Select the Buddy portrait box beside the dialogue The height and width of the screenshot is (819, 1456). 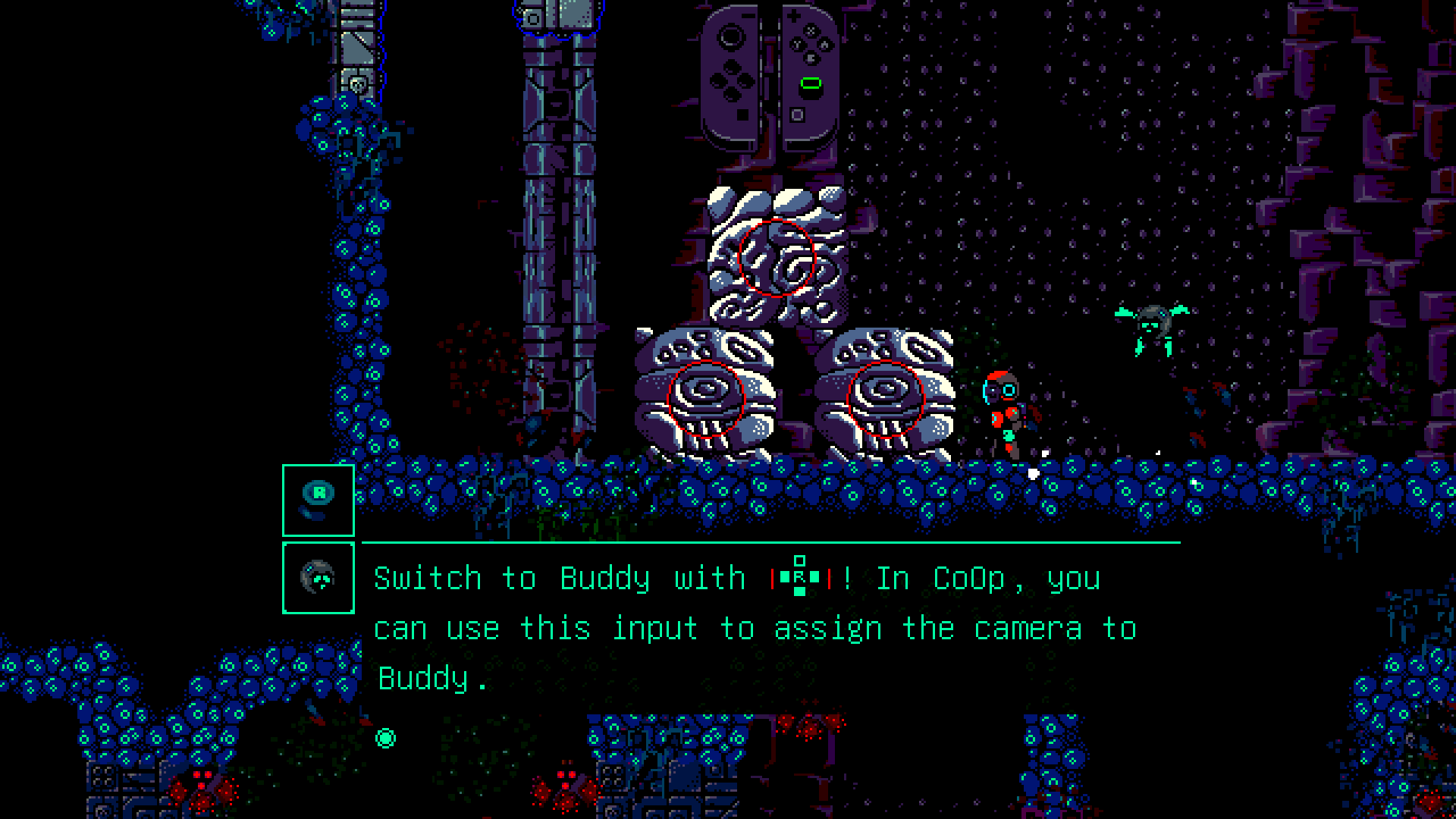tap(318, 578)
